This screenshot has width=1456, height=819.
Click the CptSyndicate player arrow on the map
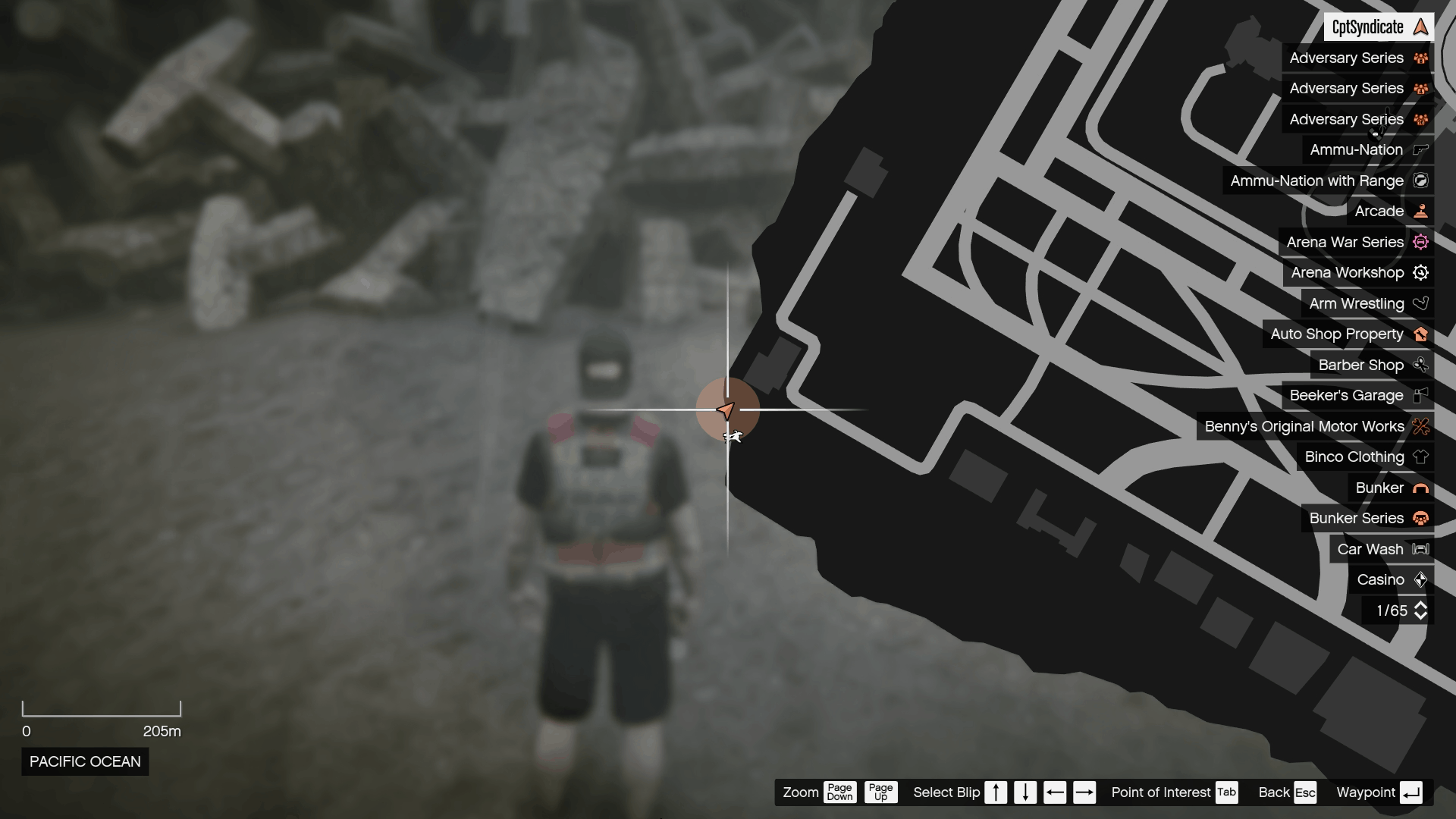click(726, 410)
